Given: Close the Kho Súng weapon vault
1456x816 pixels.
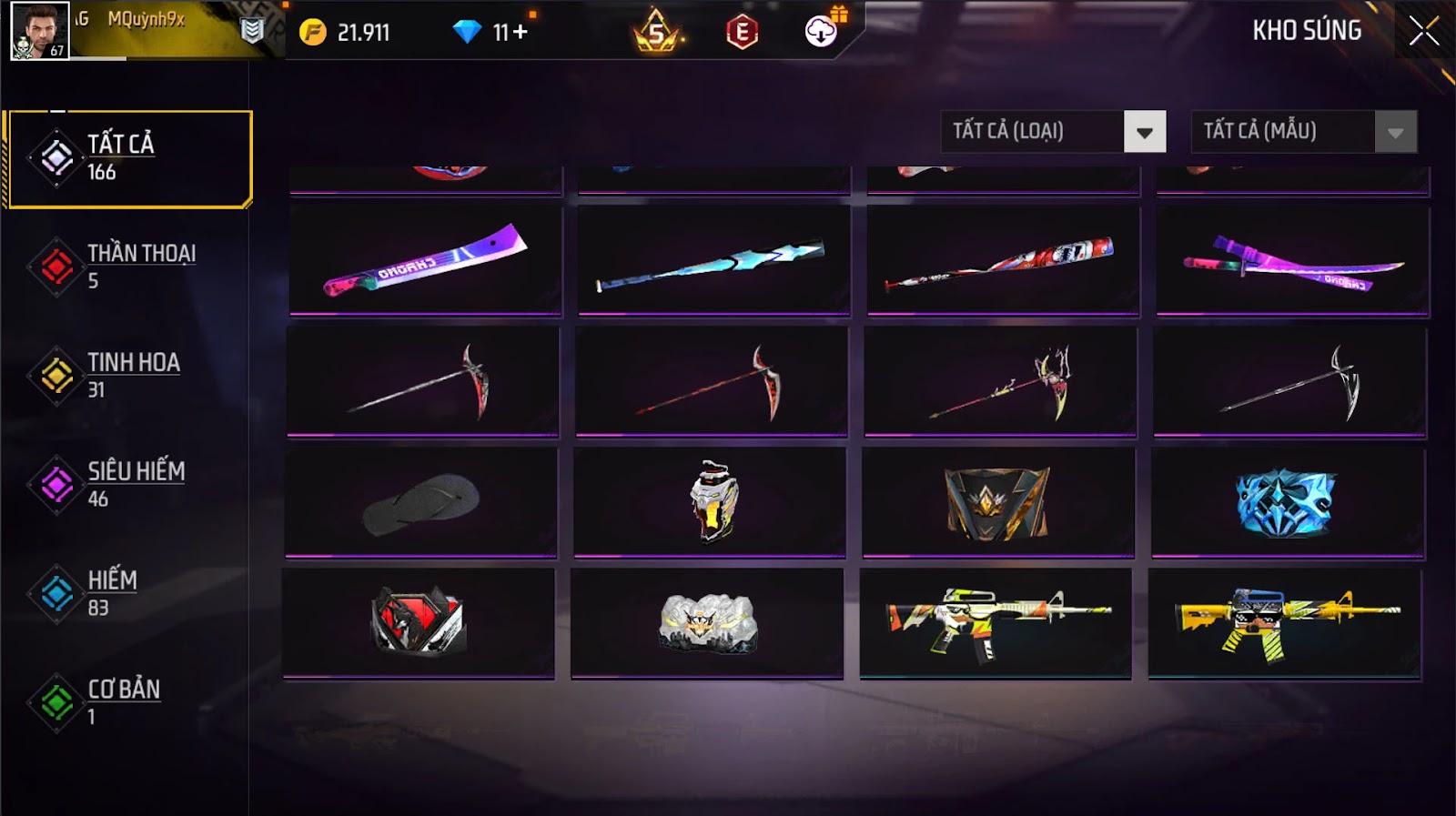Looking at the screenshot, I should [1423, 32].
